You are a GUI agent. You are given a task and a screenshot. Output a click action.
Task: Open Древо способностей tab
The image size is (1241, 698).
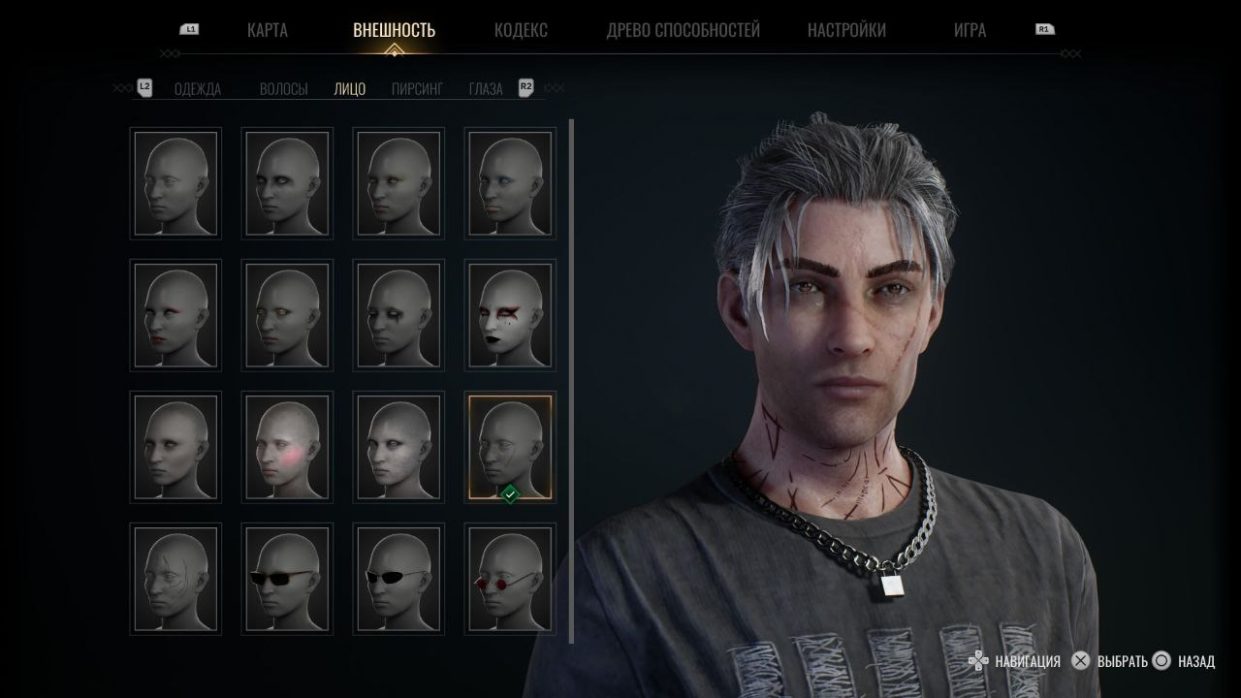point(683,30)
